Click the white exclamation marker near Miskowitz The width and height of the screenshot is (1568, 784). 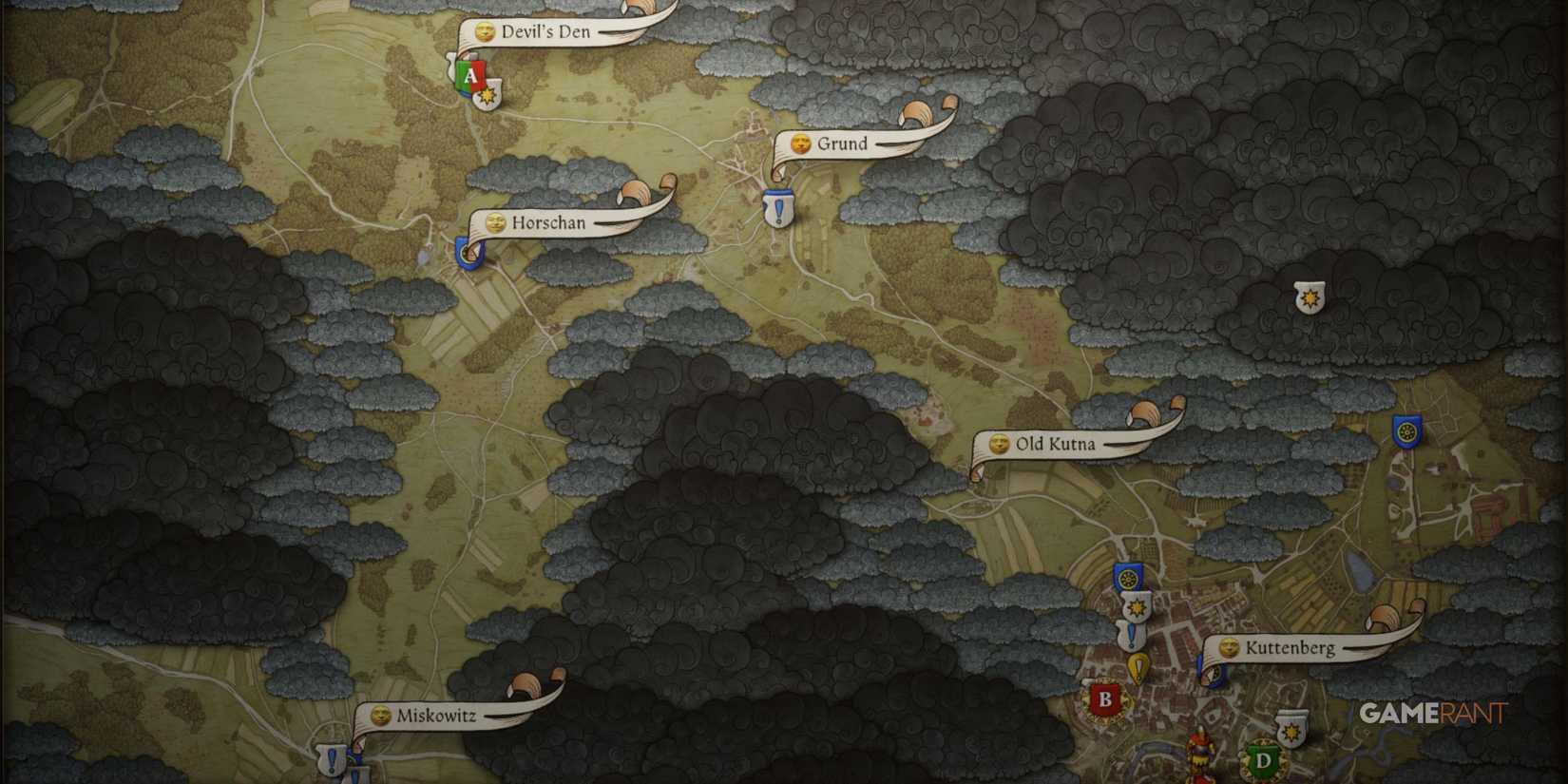tap(330, 760)
